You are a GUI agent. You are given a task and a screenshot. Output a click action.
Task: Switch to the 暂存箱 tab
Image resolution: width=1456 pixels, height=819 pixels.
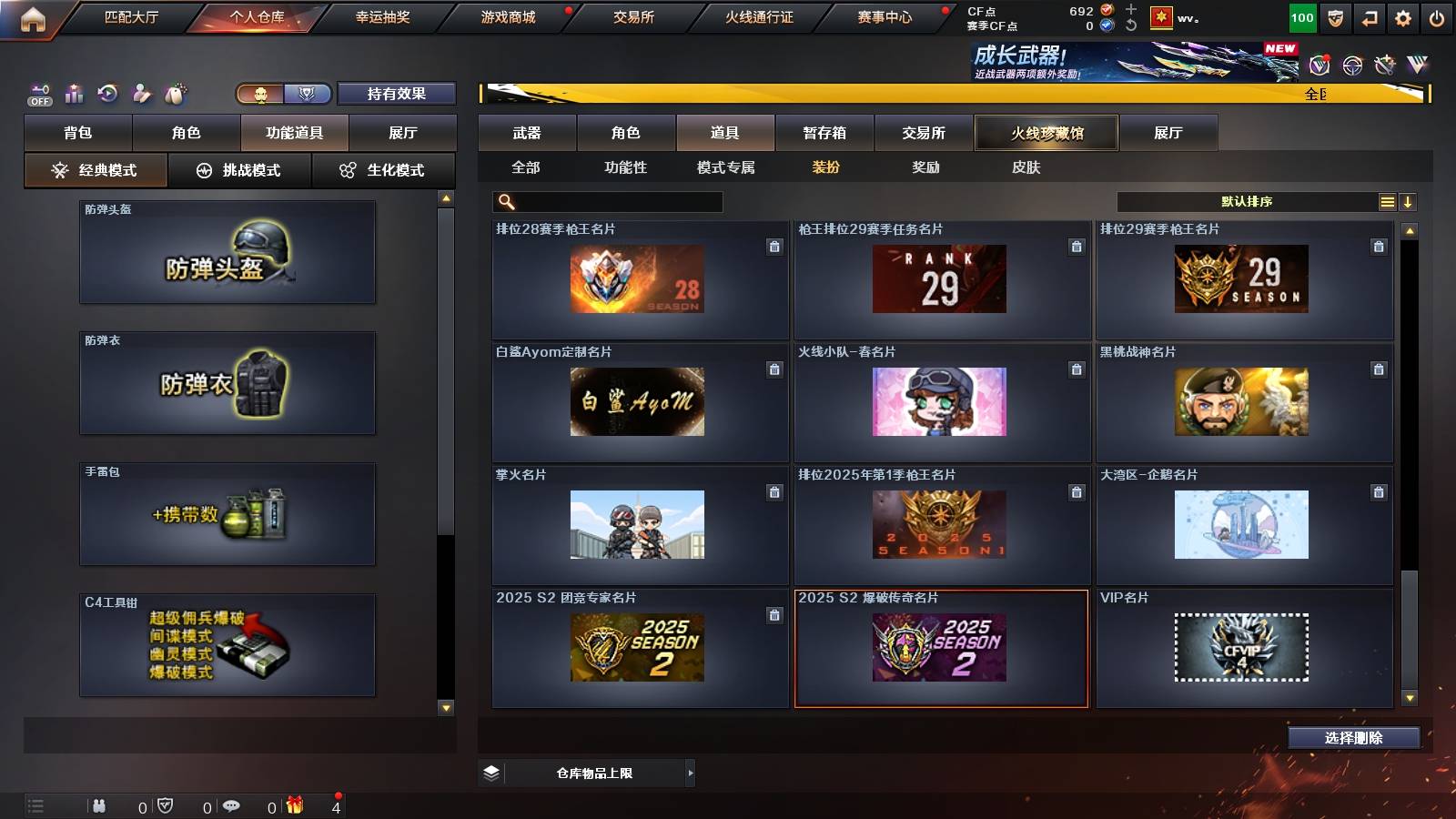[x=824, y=133]
